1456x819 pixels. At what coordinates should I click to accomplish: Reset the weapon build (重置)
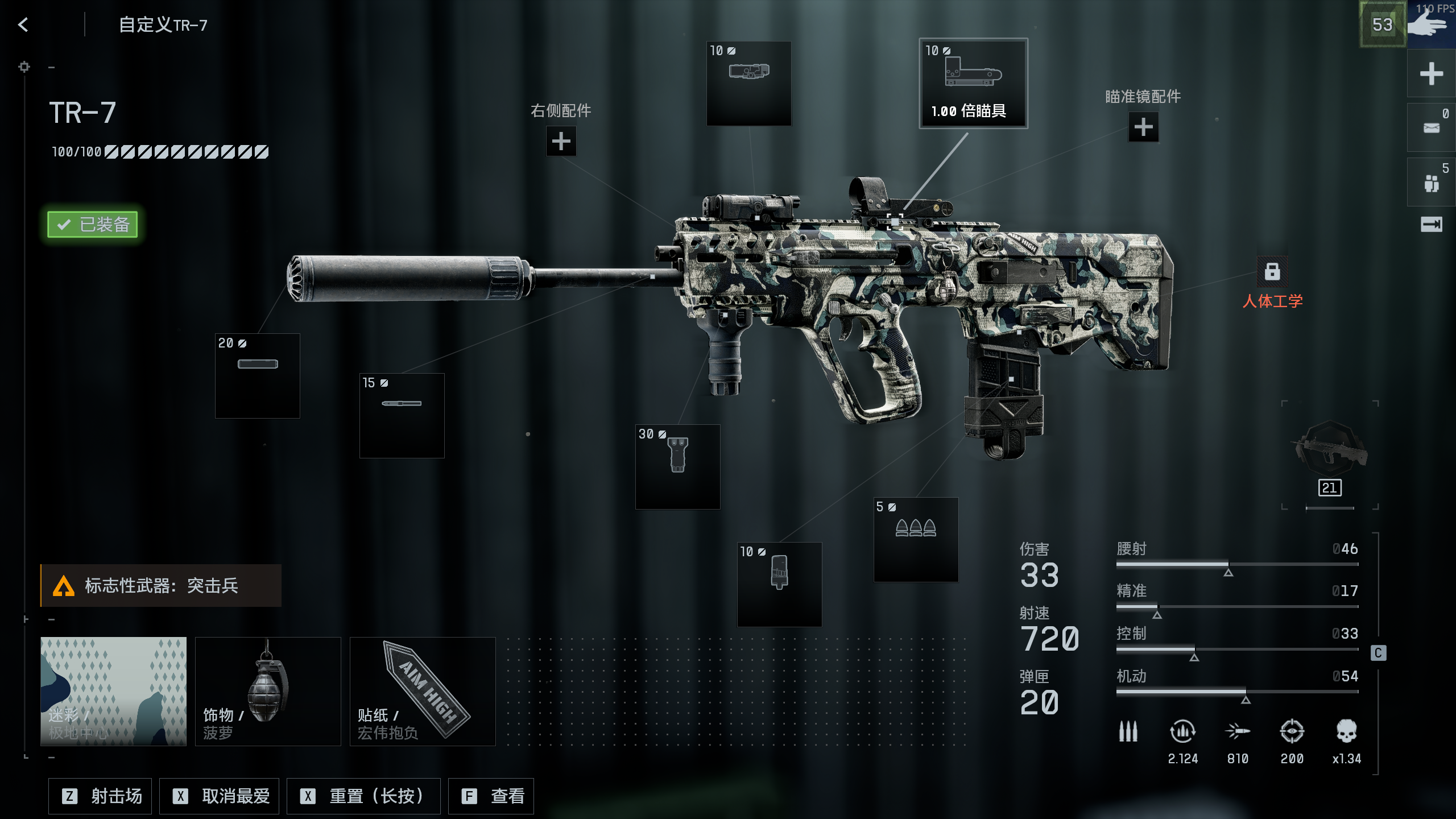pos(363,796)
